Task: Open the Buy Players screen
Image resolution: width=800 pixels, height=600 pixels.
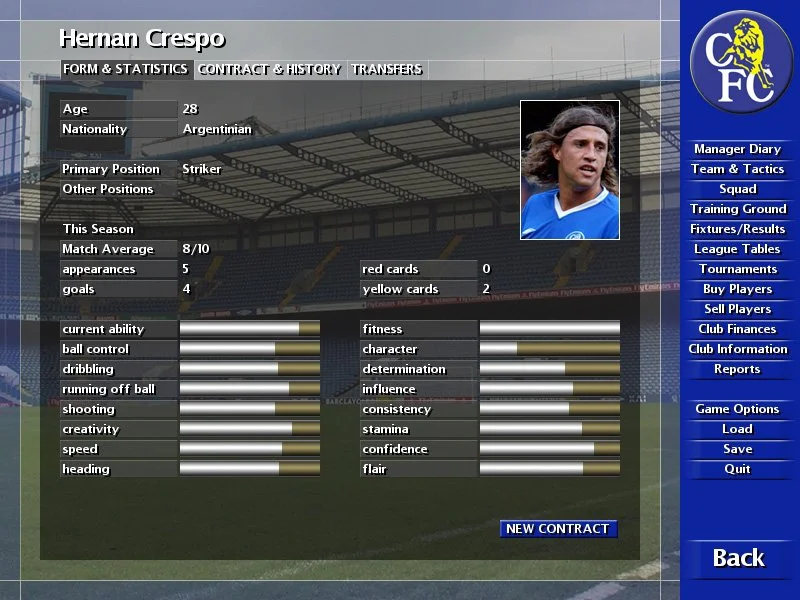Action: (x=738, y=289)
